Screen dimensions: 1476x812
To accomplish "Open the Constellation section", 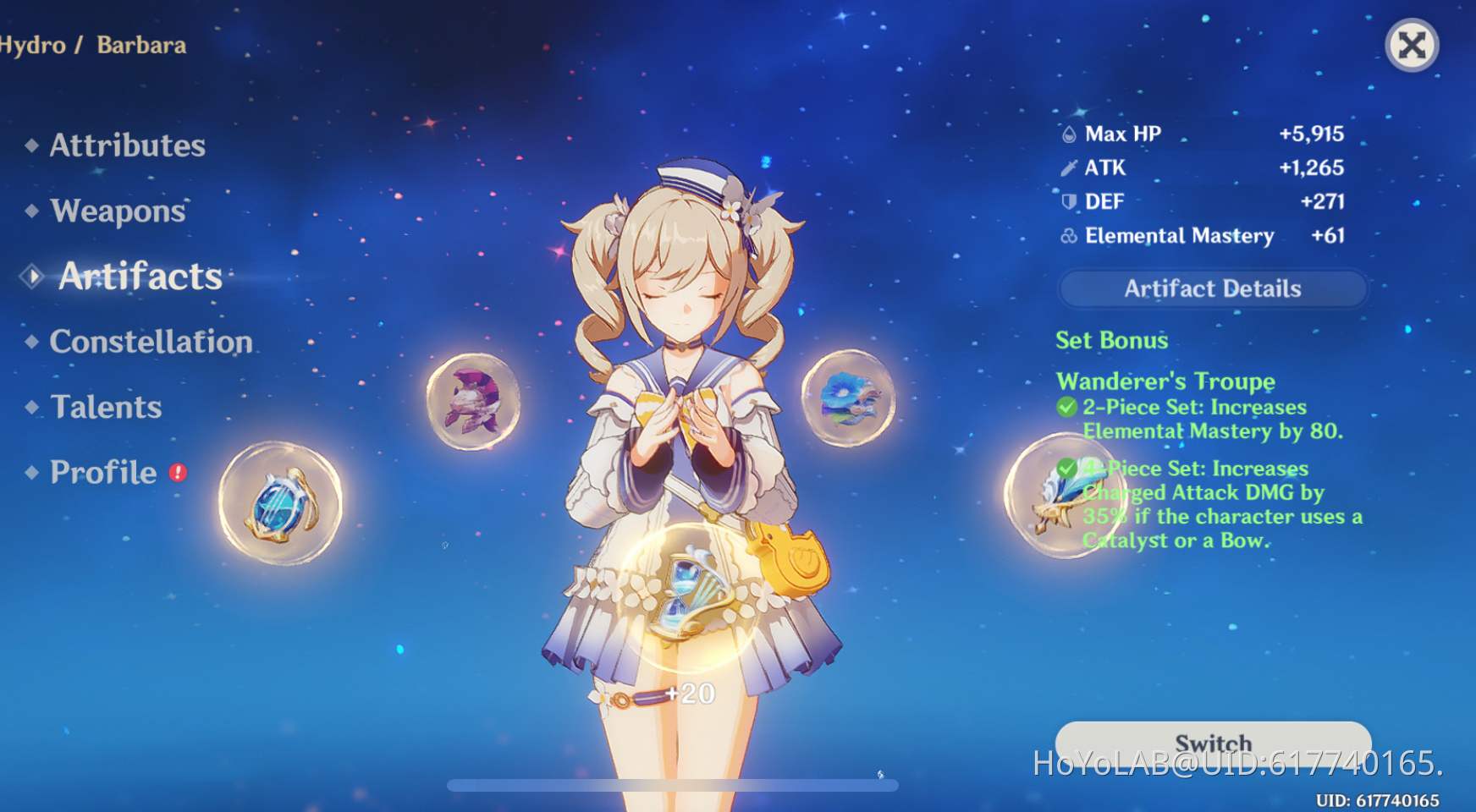I will [150, 342].
